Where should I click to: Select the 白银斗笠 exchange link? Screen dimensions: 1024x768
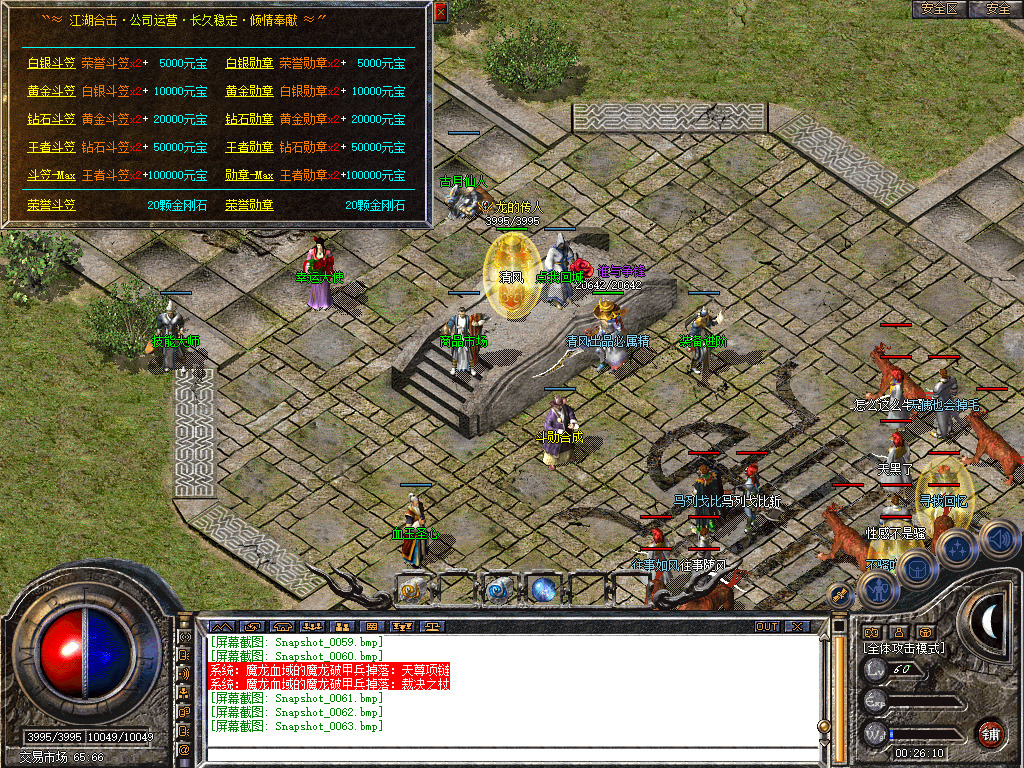pyautogui.click(x=51, y=63)
